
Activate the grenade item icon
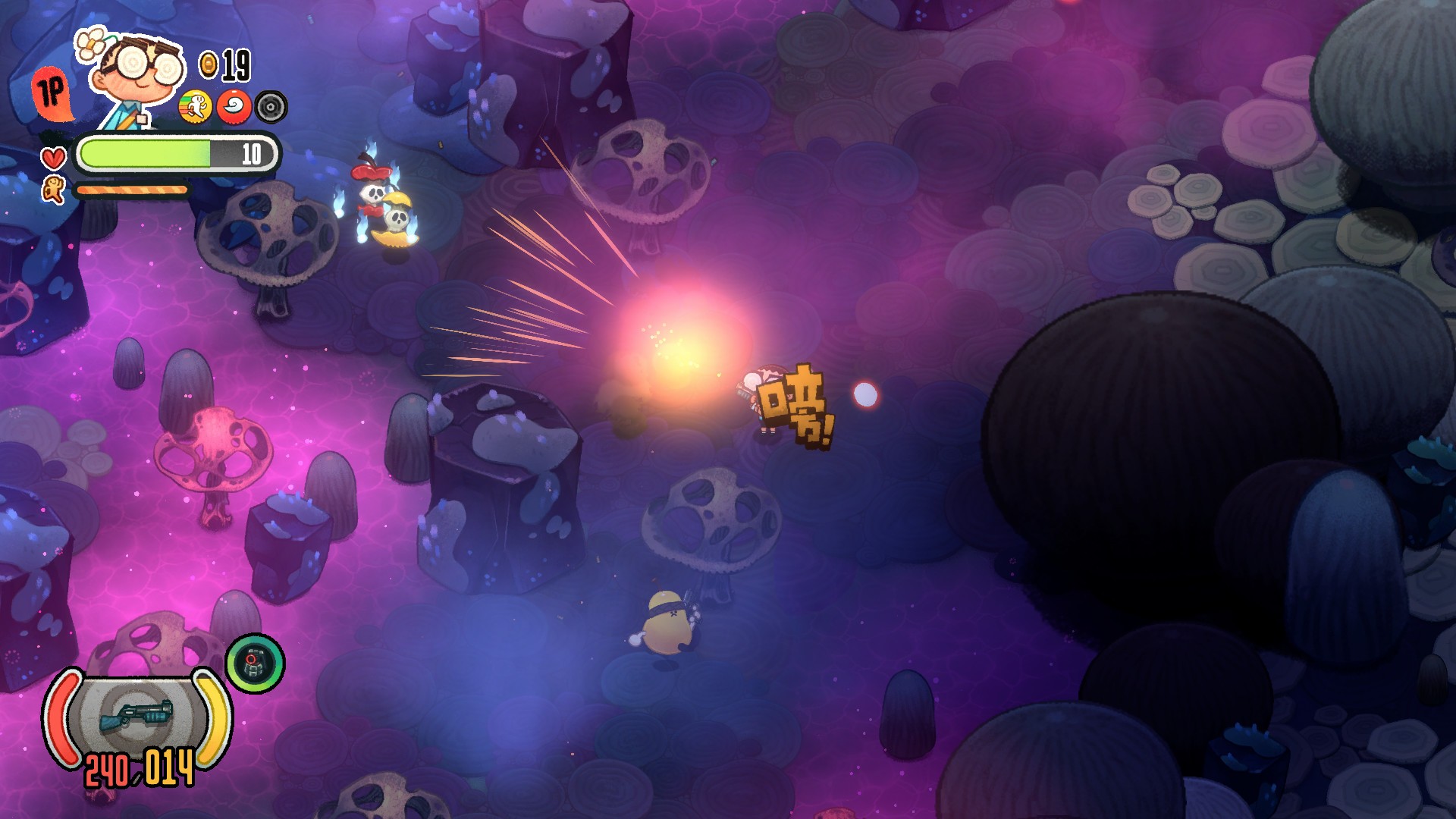[x=255, y=664]
